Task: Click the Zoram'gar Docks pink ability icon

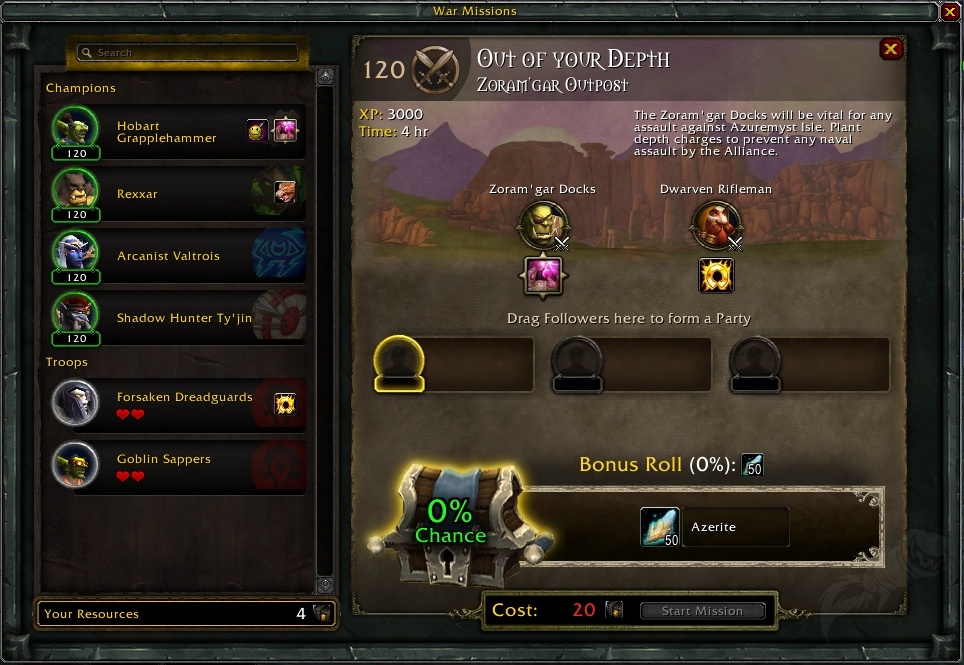Action: (x=543, y=276)
